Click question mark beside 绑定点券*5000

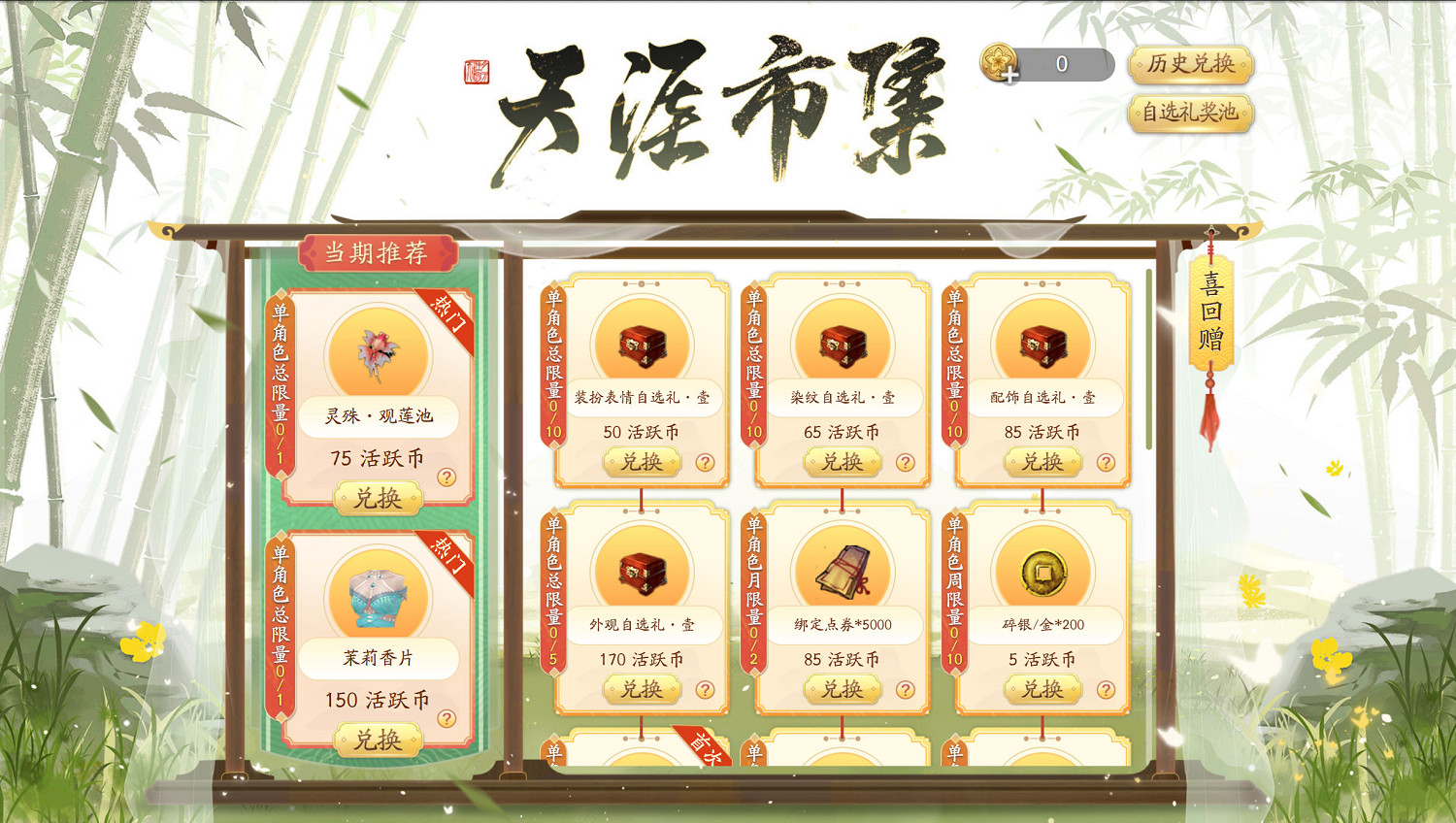pyautogui.click(x=906, y=690)
